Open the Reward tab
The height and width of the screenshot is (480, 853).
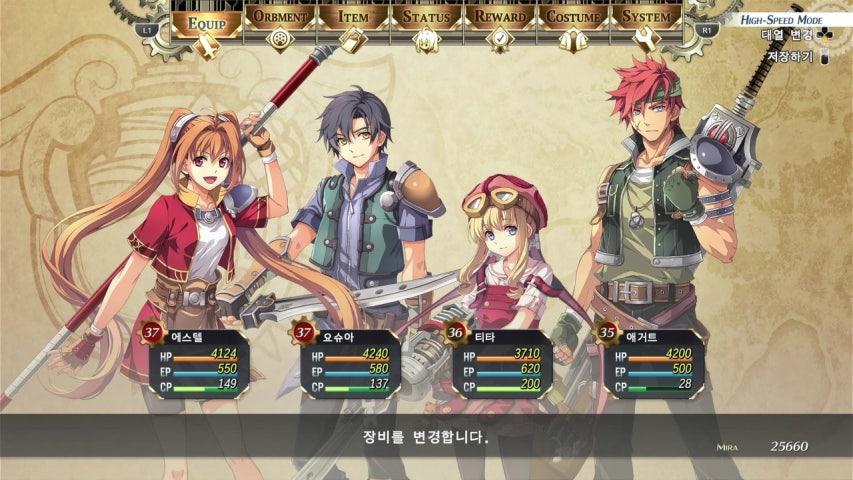point(499,18)
